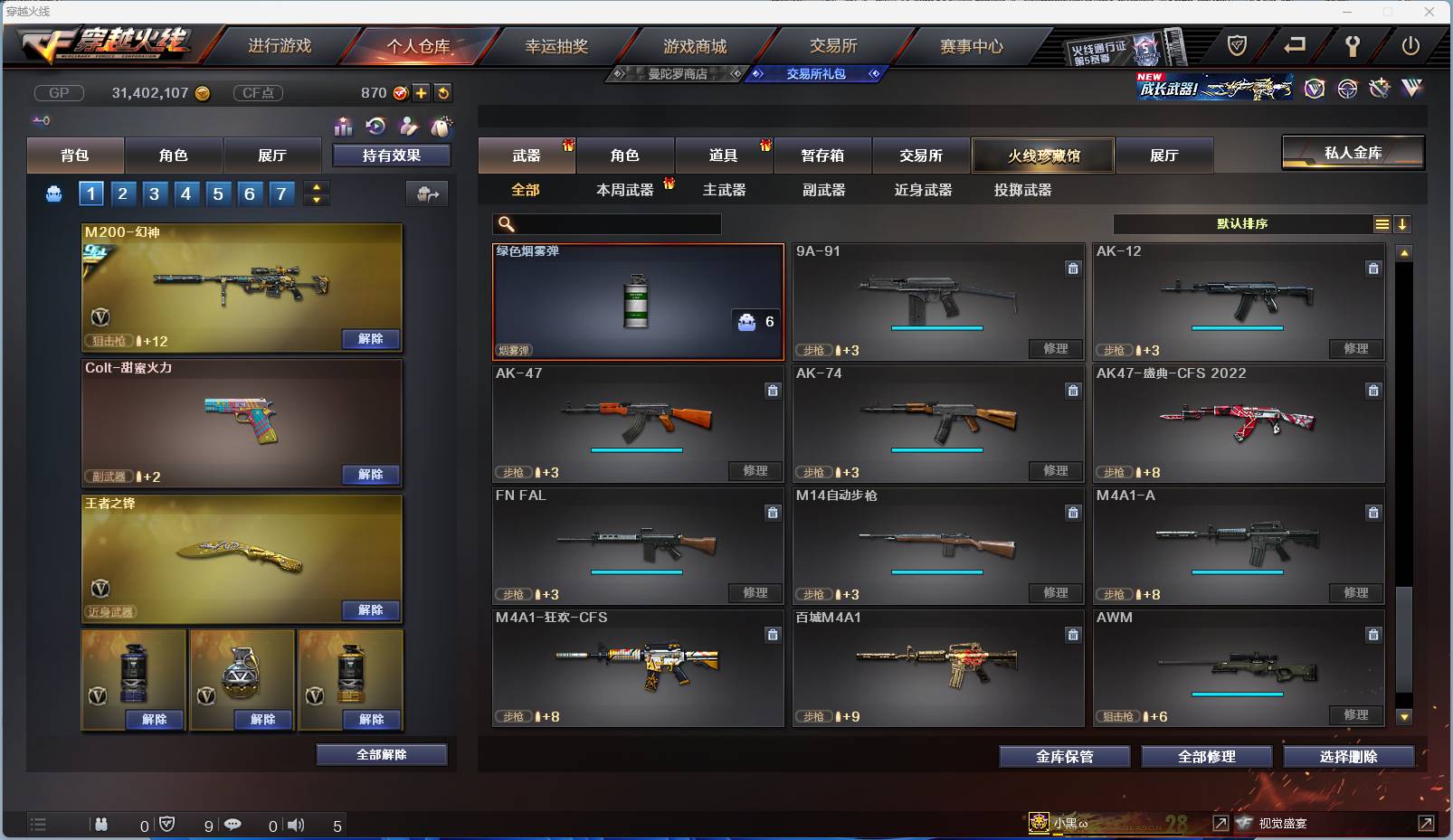Switch to the 火线珍藏馆 tab
The image size is (1453, 840).
pyautogui.click(x=1043, y=155)
